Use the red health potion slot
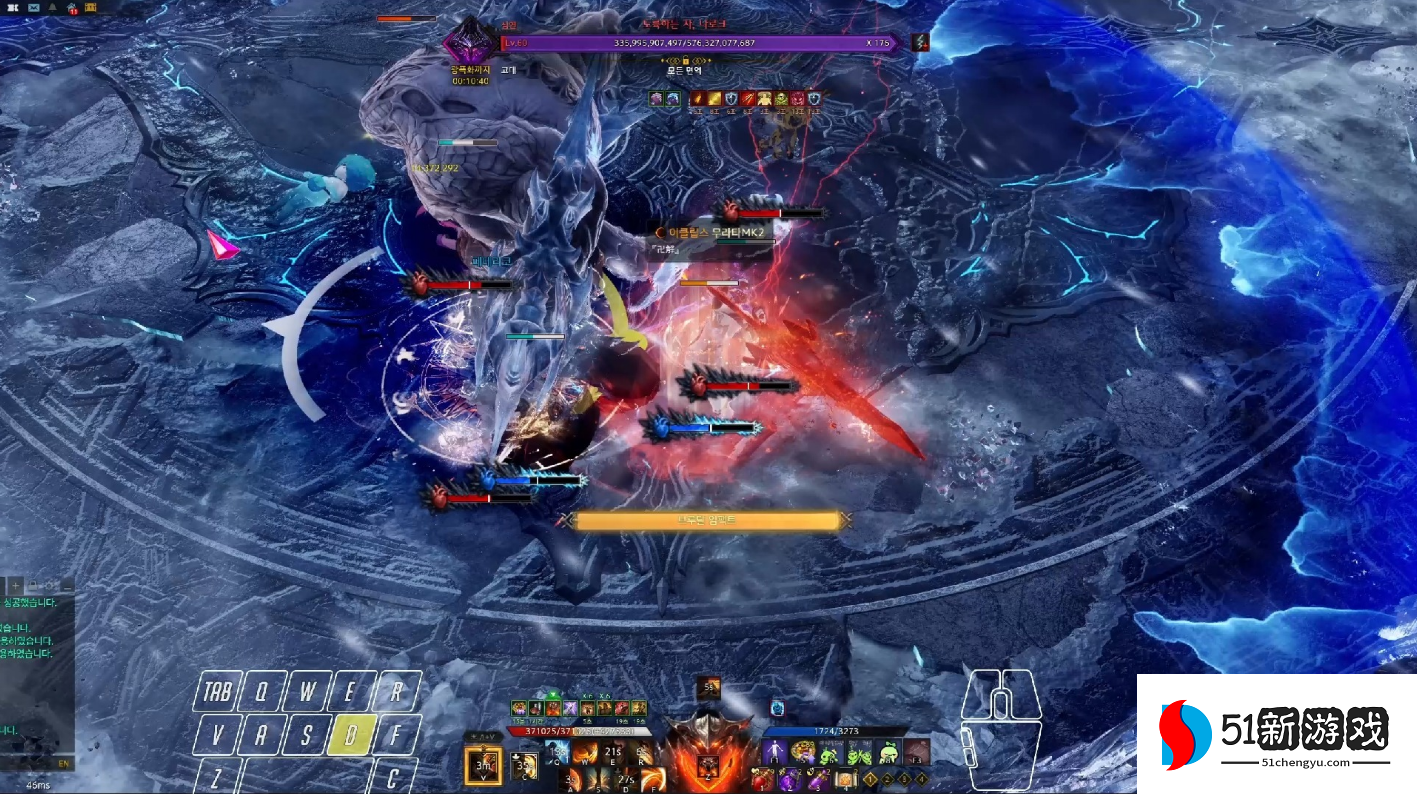 point(763,779)
